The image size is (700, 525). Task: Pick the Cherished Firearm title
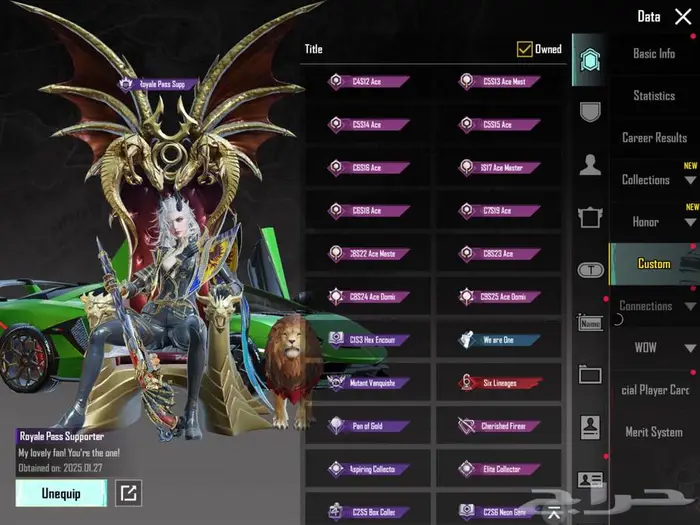tap(498, 426)
